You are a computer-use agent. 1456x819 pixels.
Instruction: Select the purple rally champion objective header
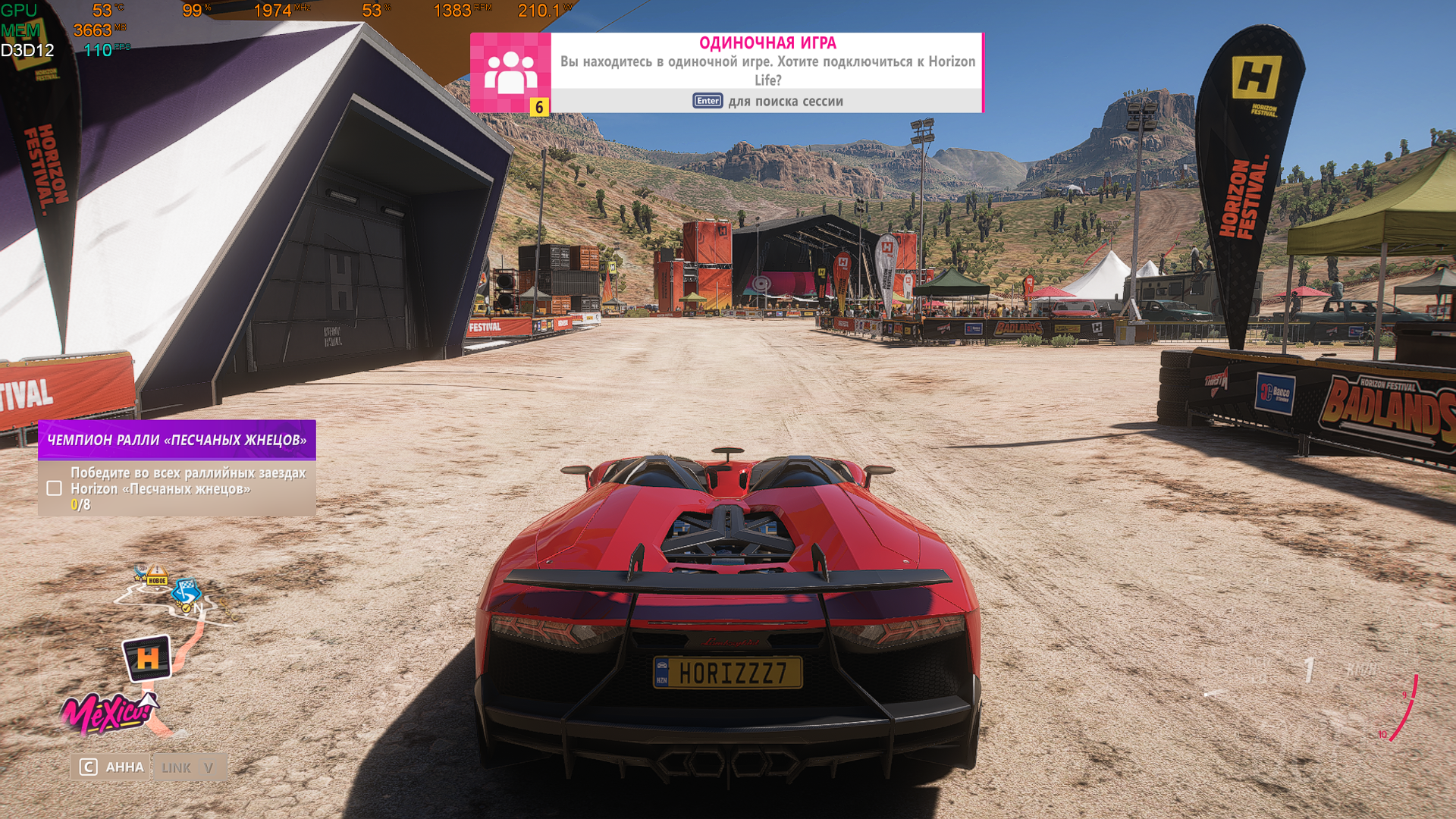(177, 440)
